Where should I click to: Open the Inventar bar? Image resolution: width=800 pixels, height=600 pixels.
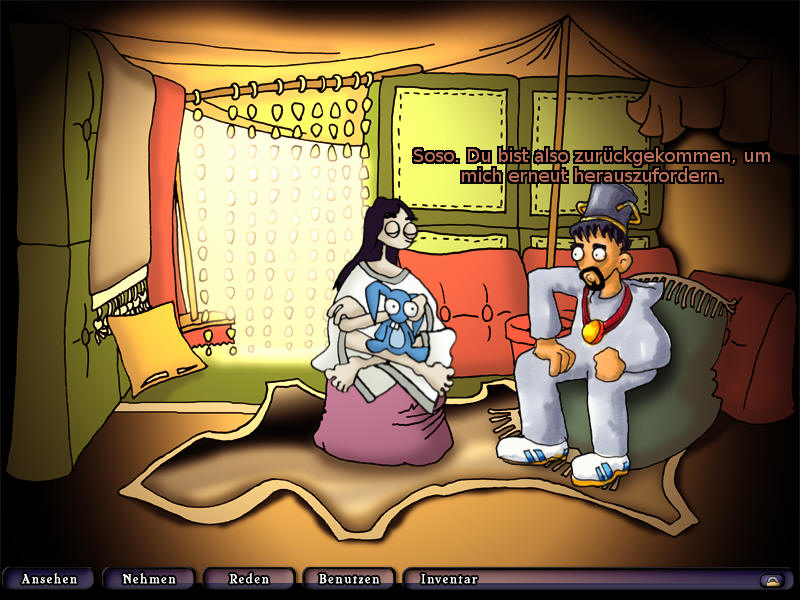pos(449,579)
